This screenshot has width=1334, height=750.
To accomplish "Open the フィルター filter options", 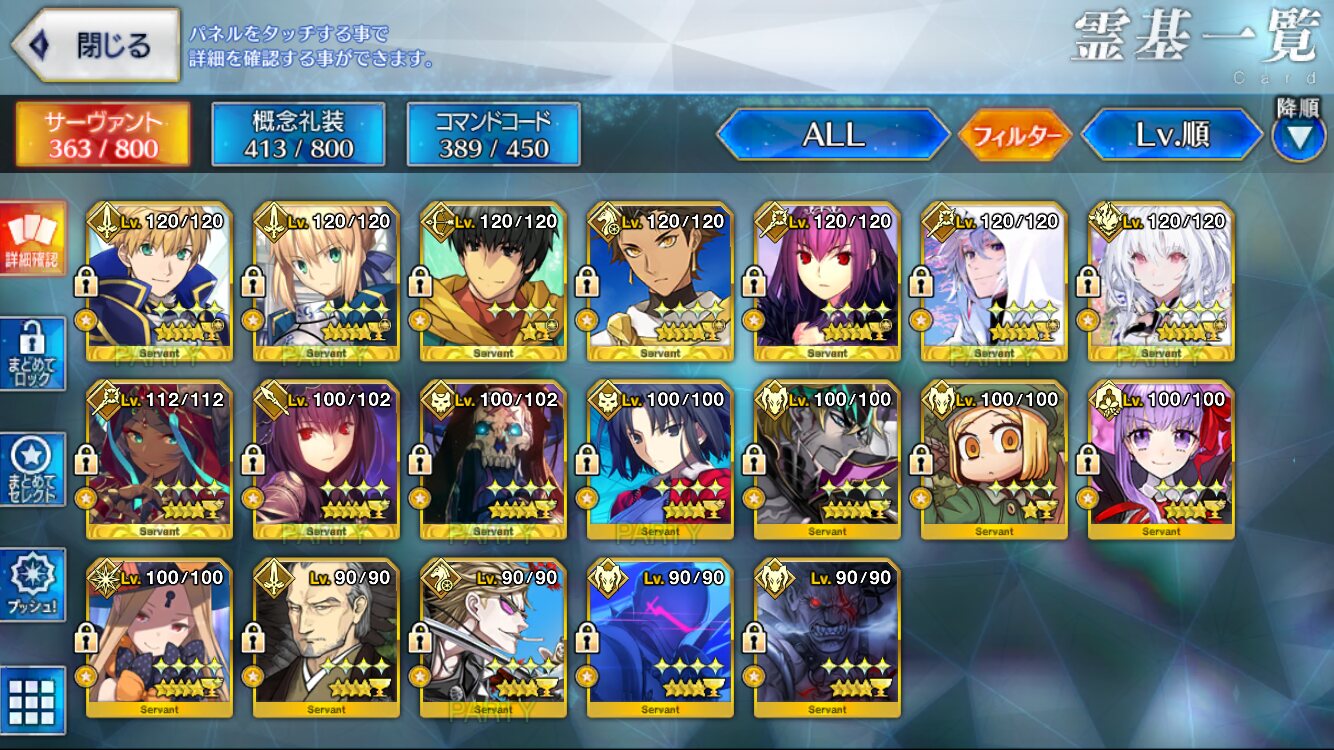I will click(x=1015, y=135).
